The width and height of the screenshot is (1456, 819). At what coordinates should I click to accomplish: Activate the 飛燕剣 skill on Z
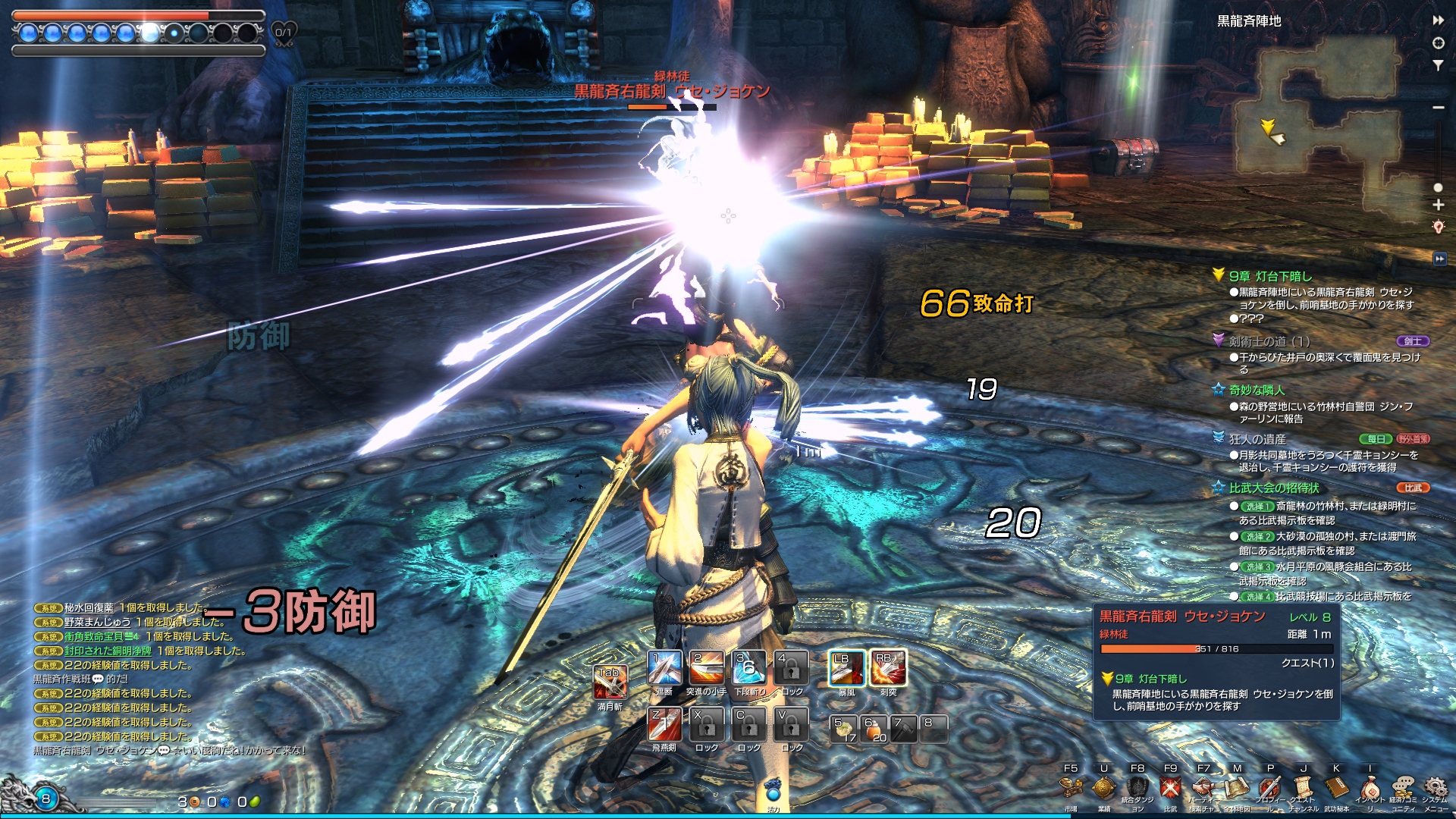(664, 725)
